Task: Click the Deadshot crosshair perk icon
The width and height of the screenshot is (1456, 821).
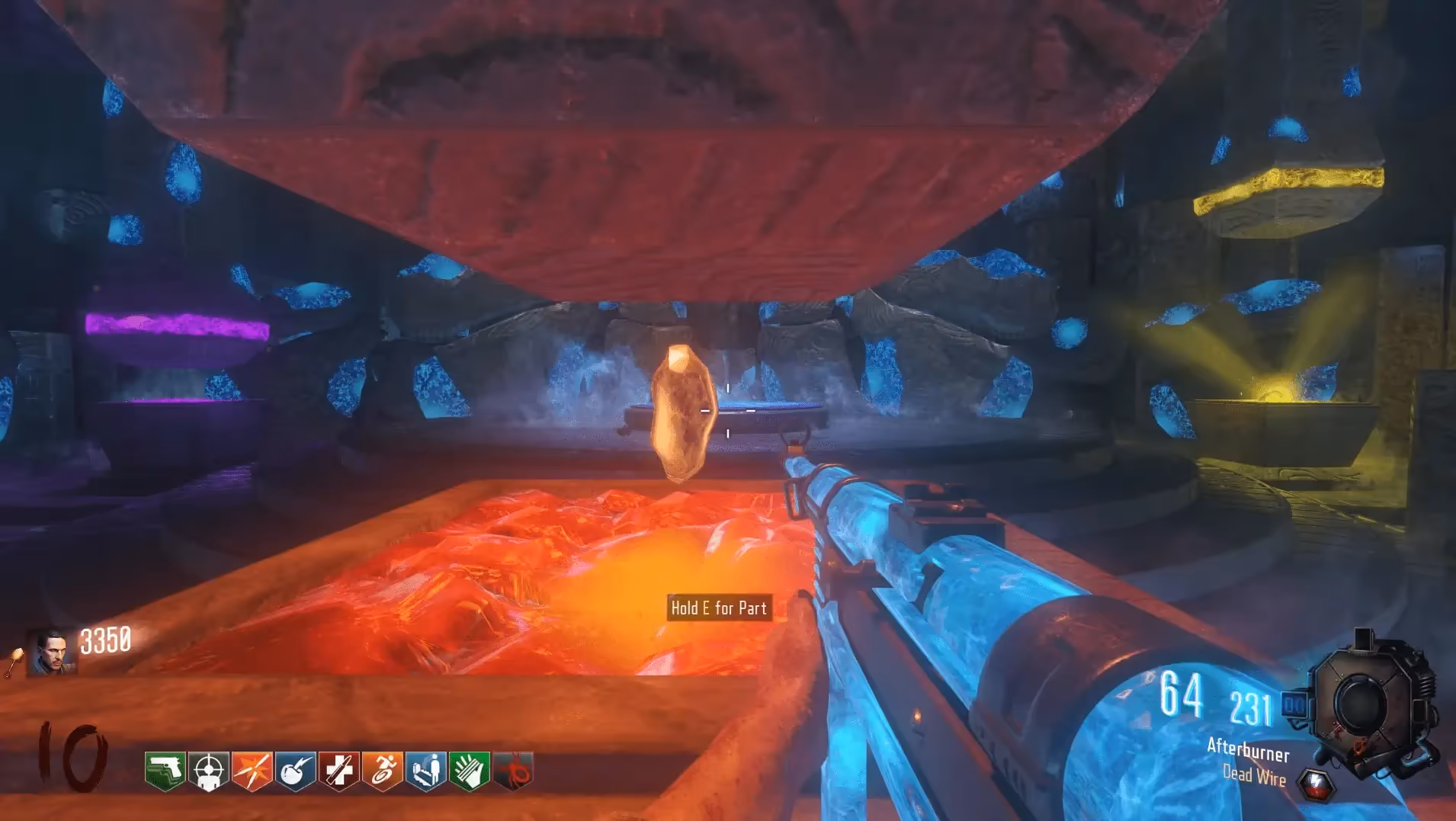Action: pyautogui.click(x=209, y=771)
